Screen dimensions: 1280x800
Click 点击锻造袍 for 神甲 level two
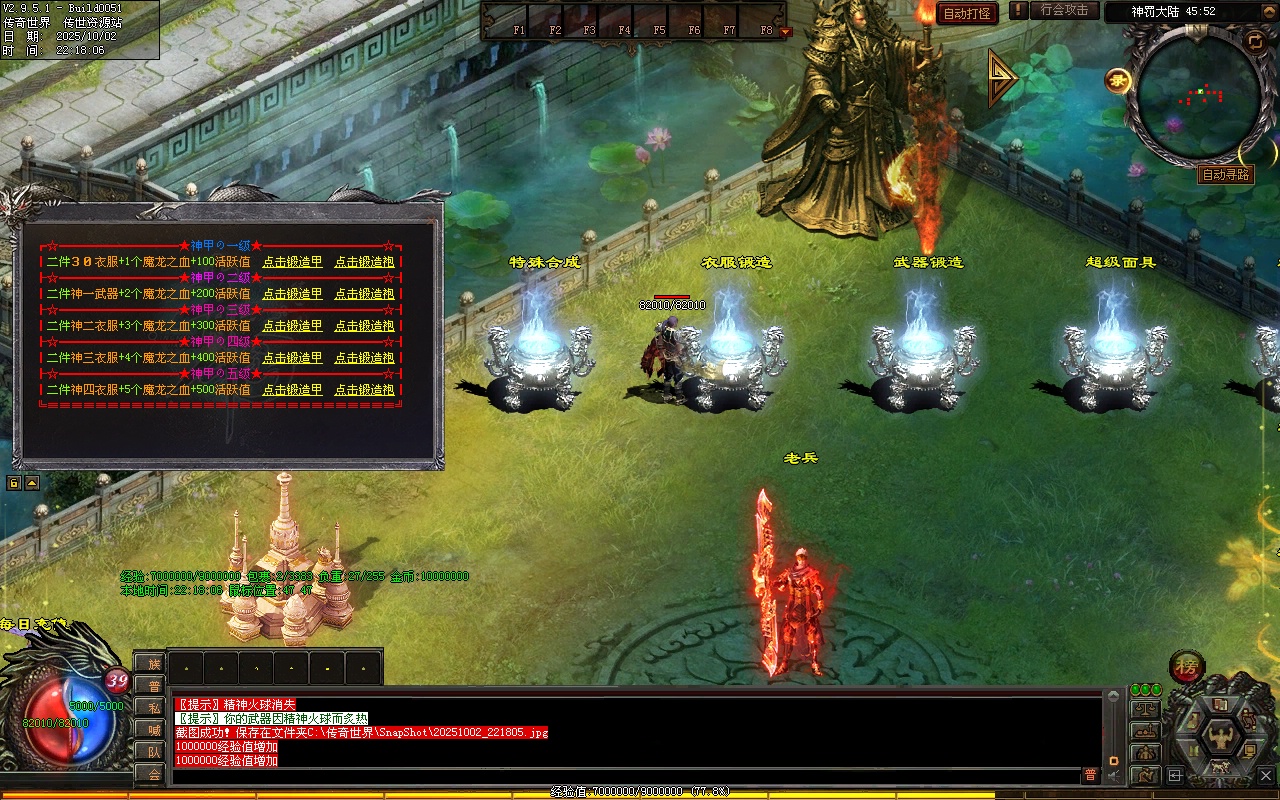click(364, 294)
